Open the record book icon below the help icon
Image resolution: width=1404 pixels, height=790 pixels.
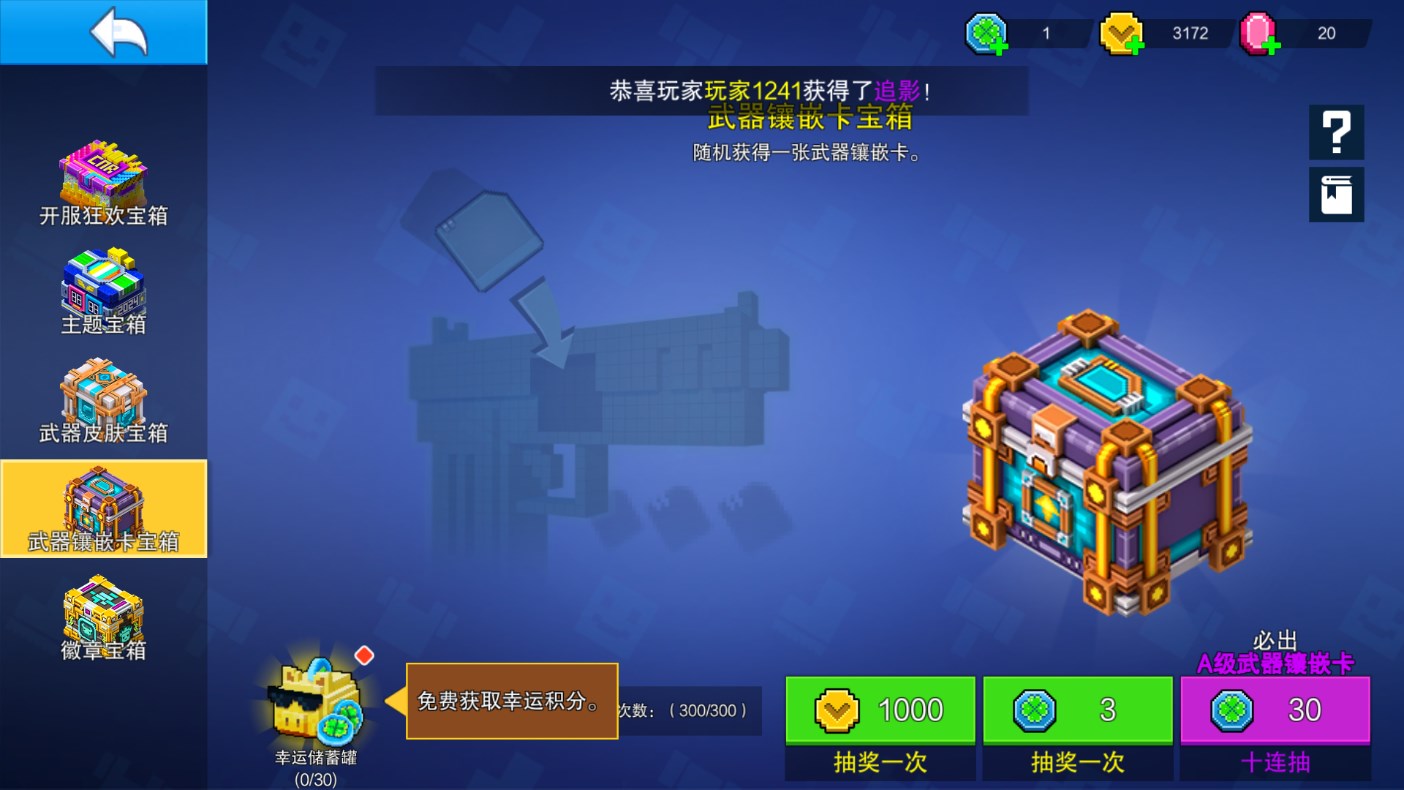1336,194
